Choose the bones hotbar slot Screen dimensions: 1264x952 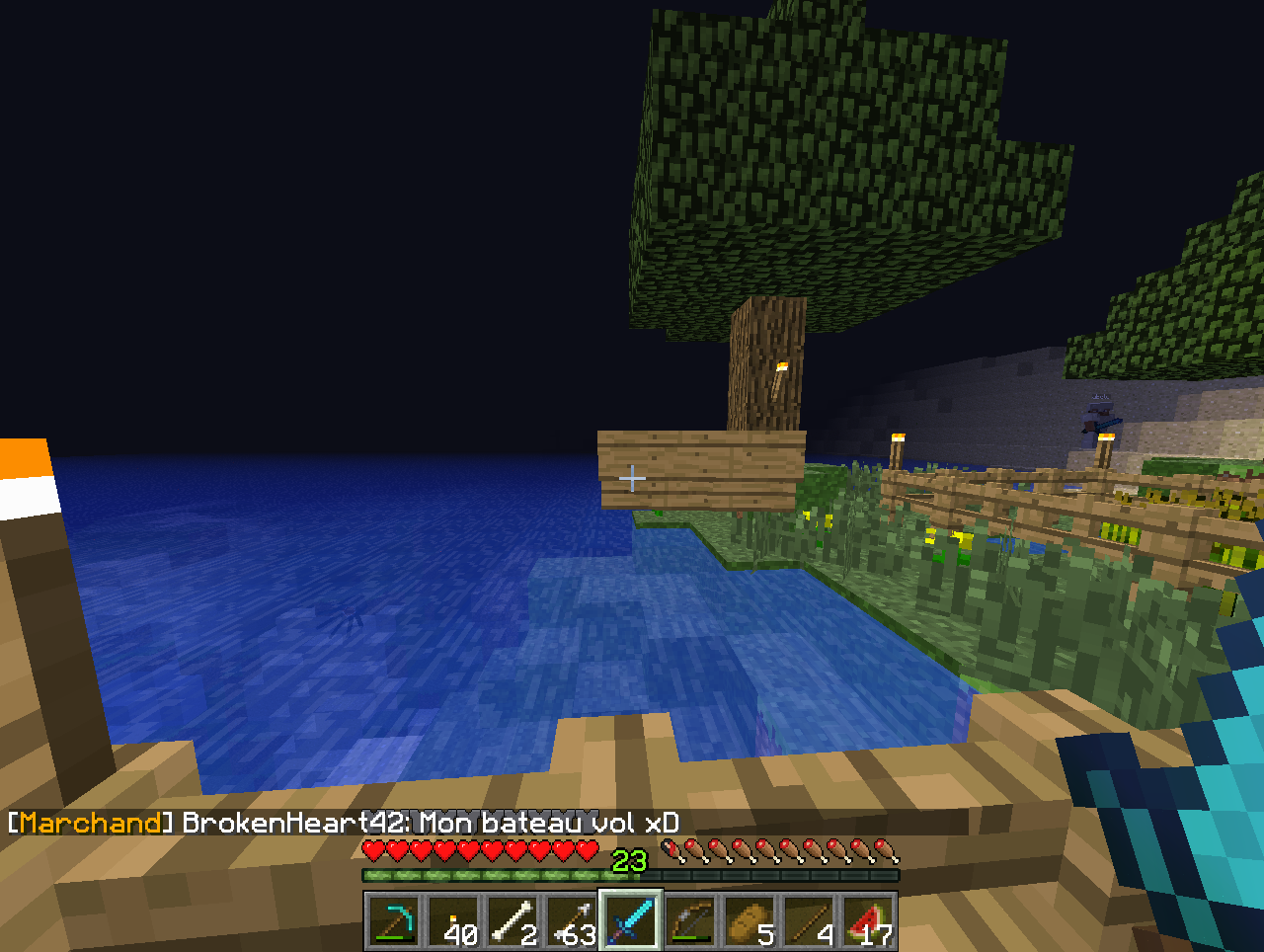(513, 921)
